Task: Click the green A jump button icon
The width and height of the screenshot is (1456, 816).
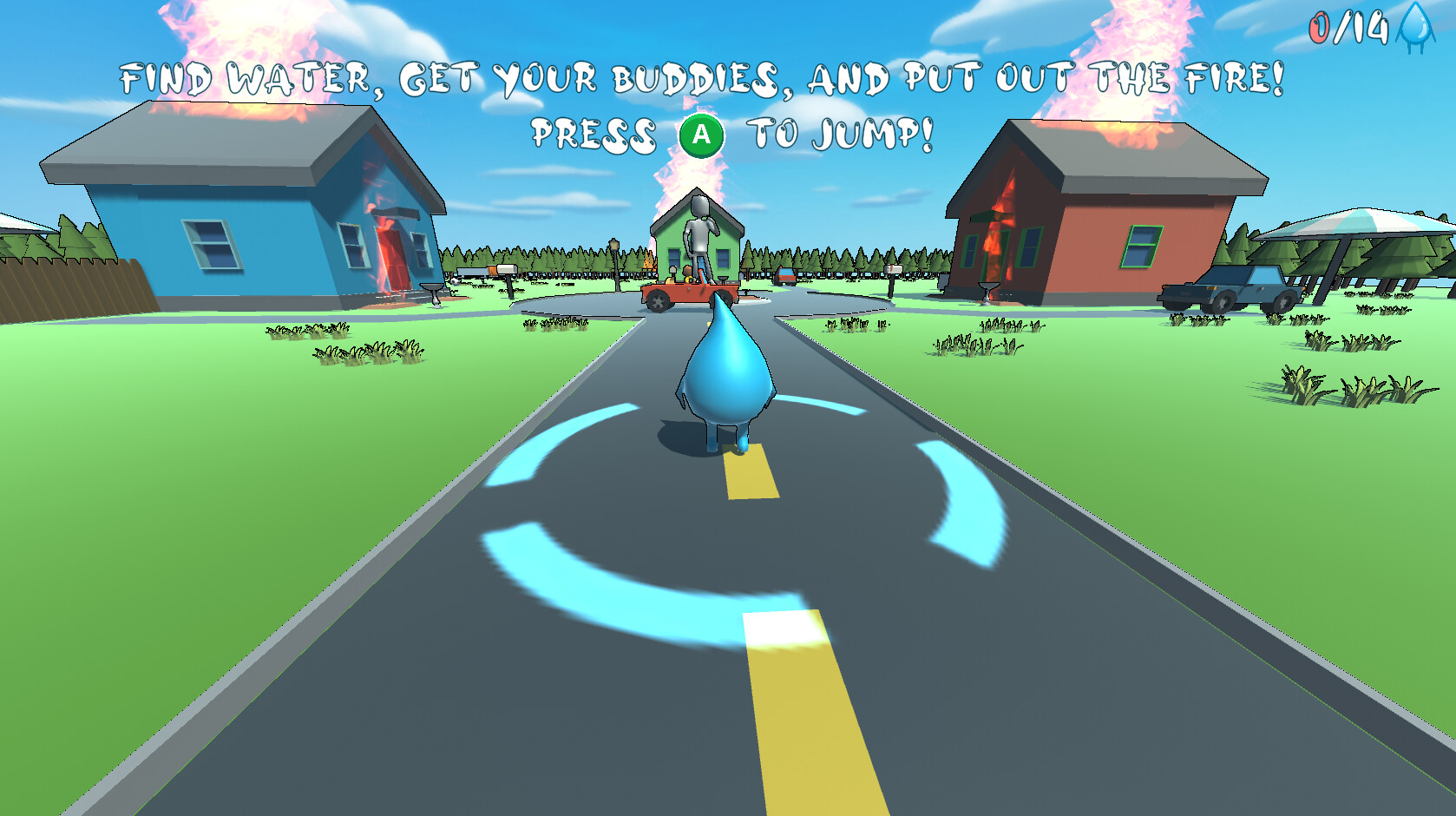Action: point(699,135)
